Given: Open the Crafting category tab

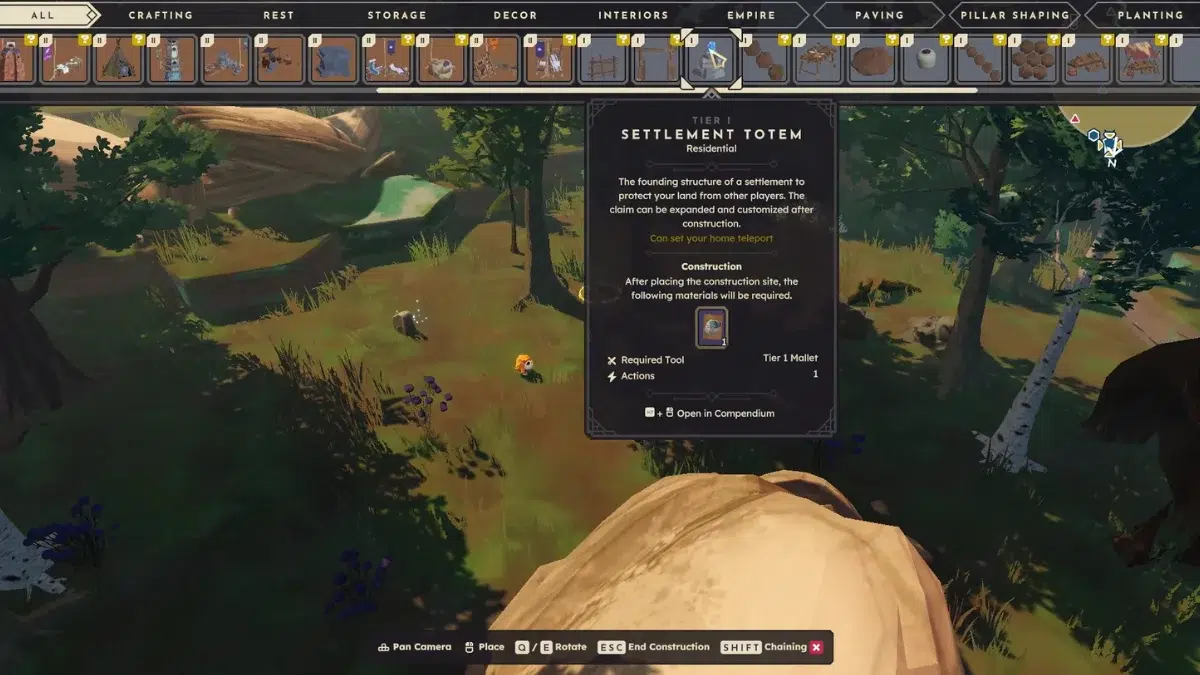Looking at the screenshot, I should pos(161,15).
